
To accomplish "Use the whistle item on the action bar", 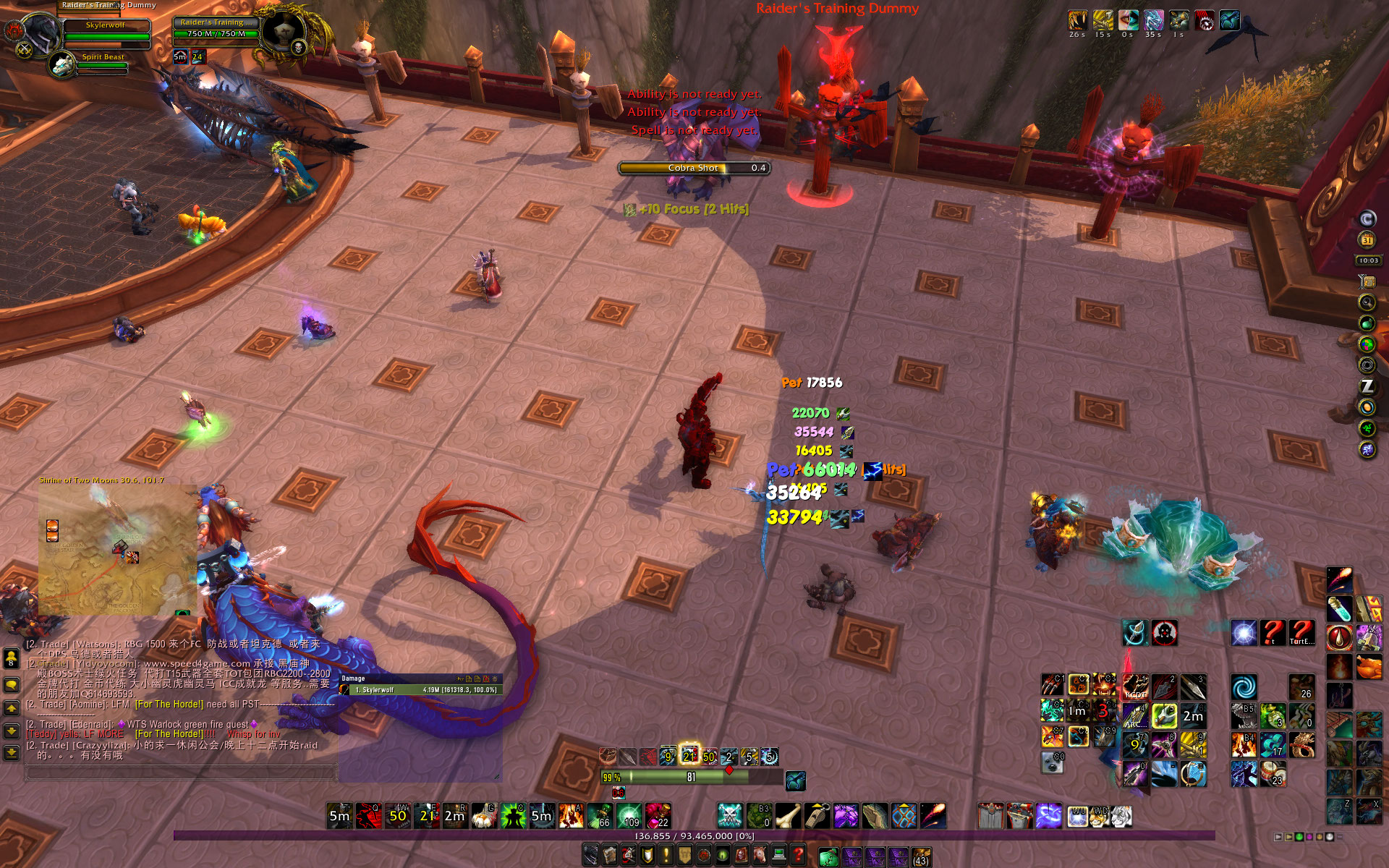I will pyautogui.click(x=817, y=816).
